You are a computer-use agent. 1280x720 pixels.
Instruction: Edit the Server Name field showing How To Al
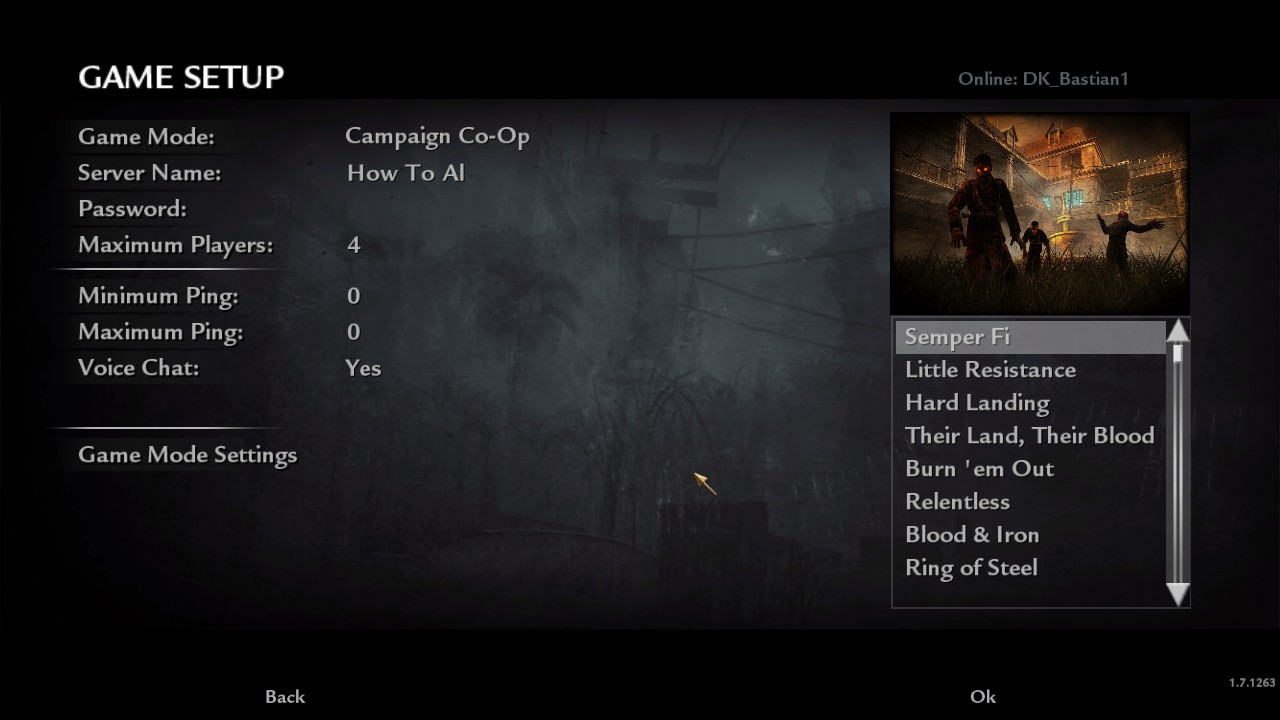click(x=405, y=173)
